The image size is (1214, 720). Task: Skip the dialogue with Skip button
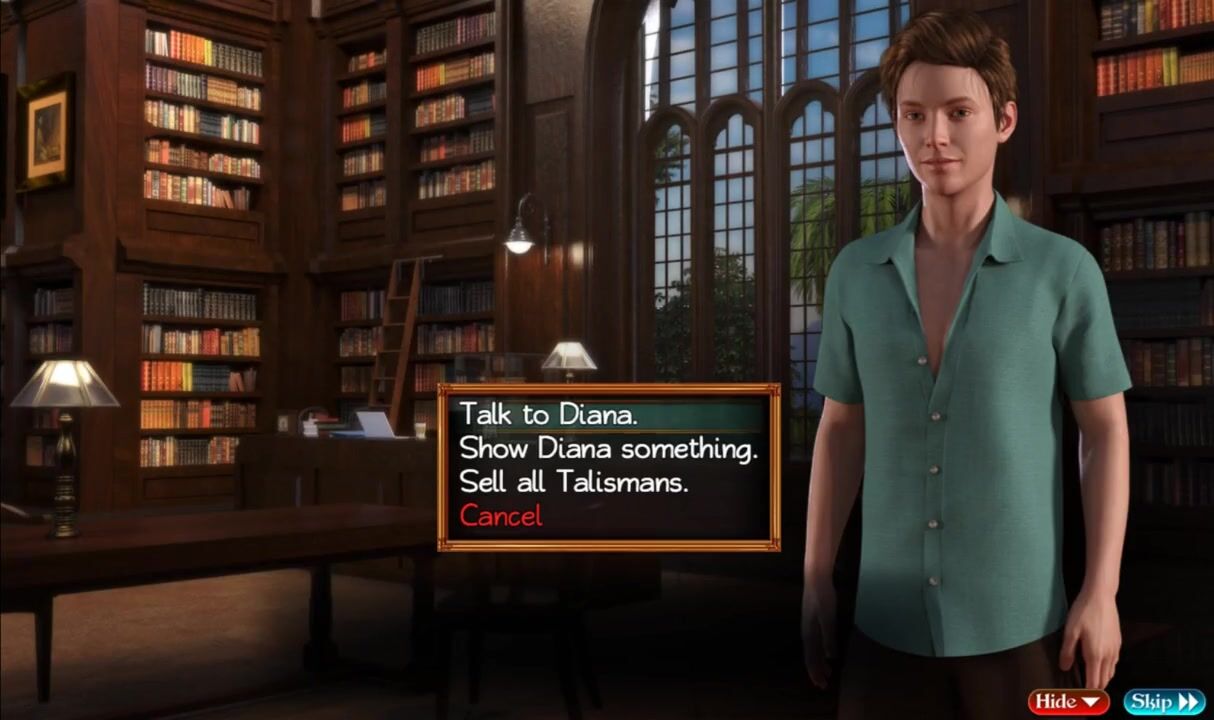[x=1163, y=701]
